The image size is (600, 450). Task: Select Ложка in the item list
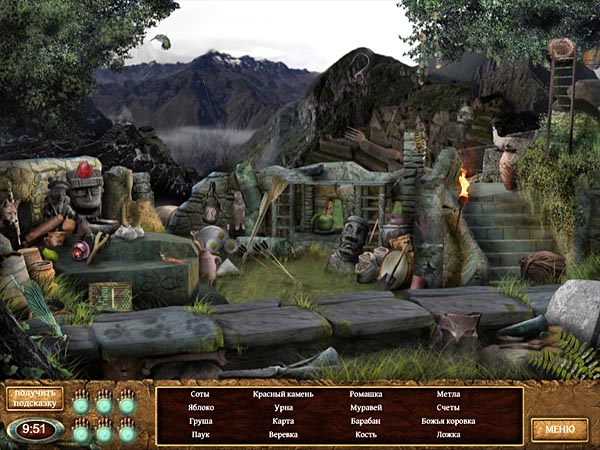pyautogui.click(x=448, y=435)
